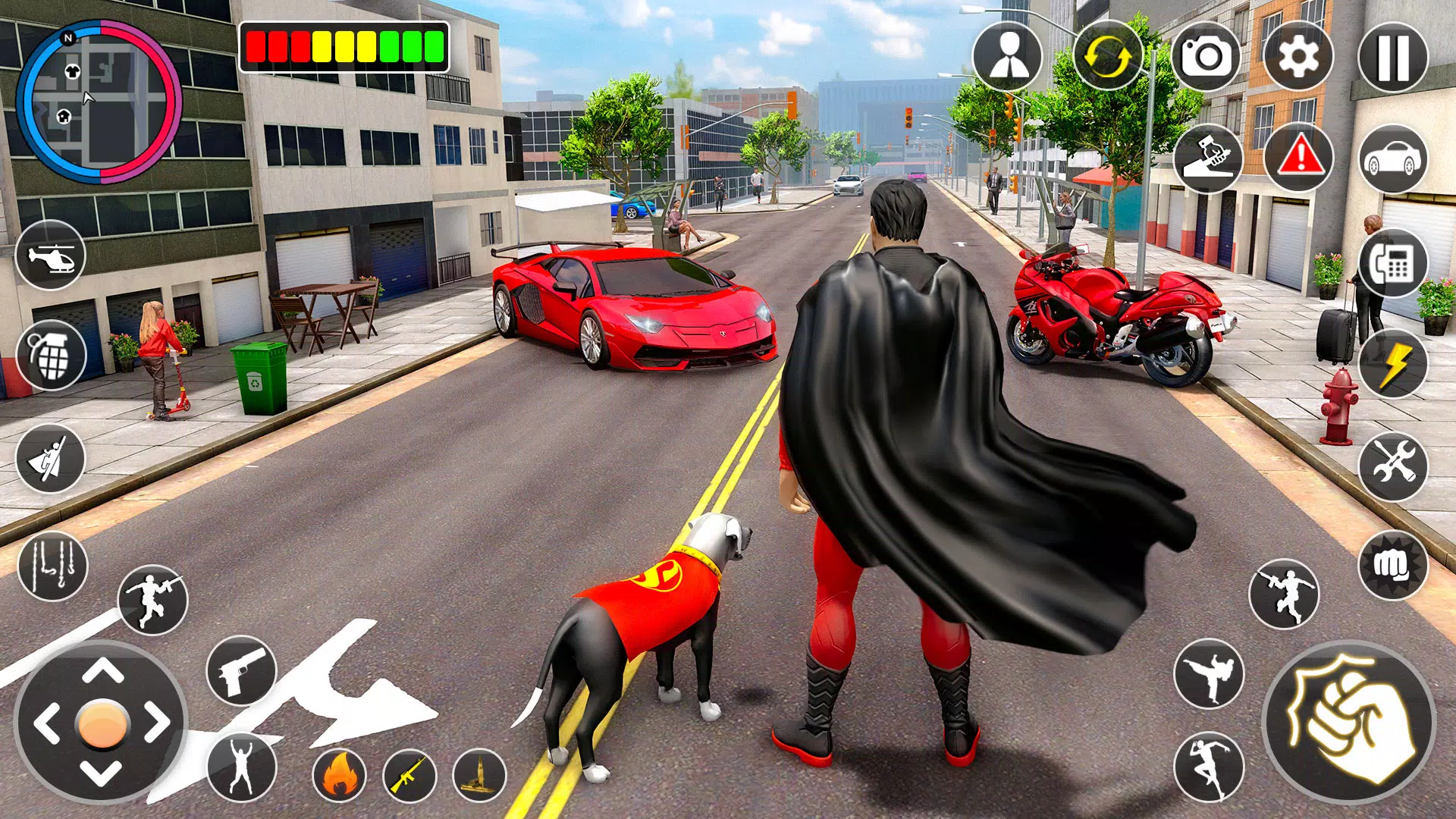Open the circular minimap
The image size is (1456, 819).
[99, 102]
